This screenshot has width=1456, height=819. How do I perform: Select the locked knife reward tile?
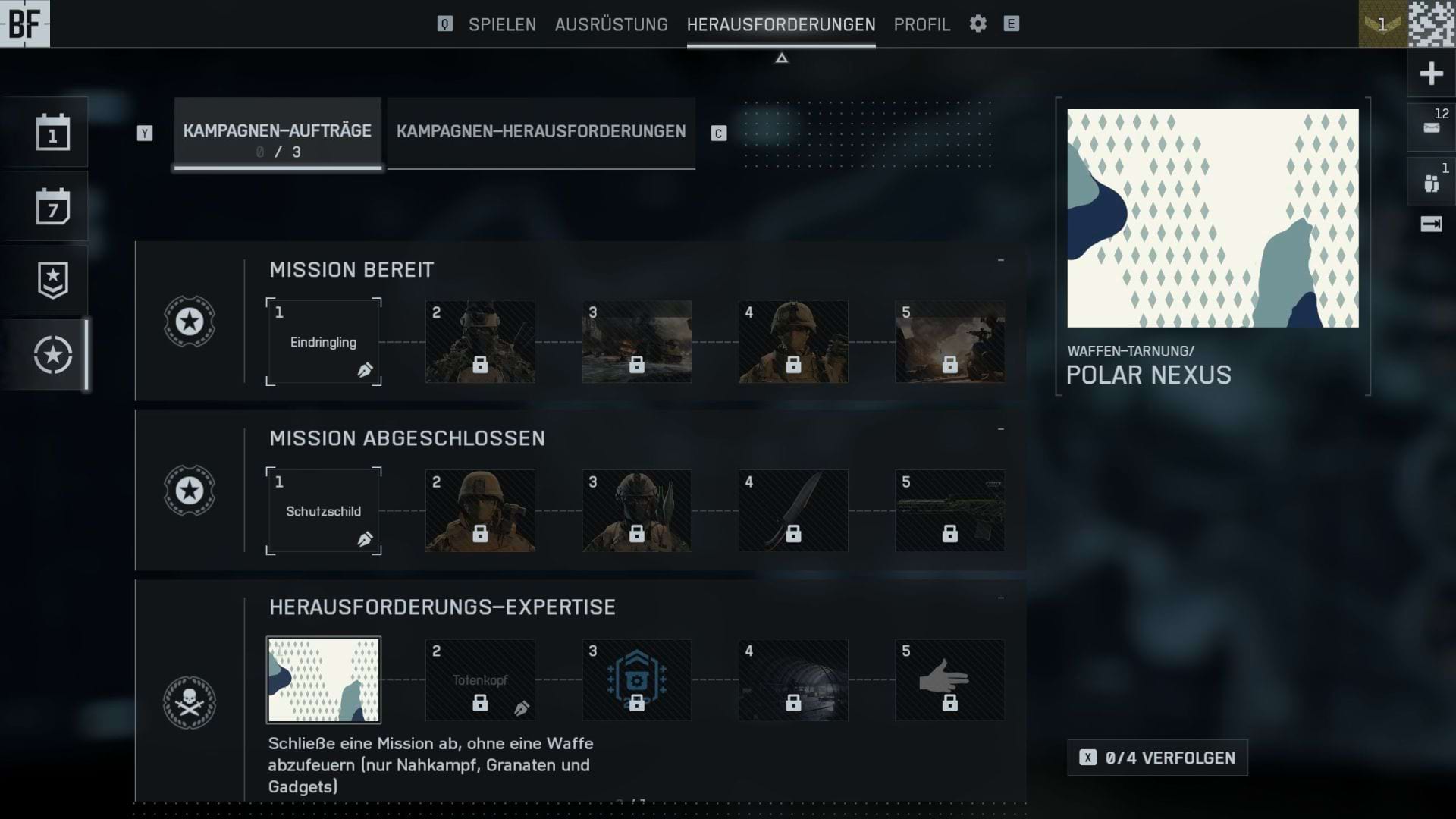(793, 511)
